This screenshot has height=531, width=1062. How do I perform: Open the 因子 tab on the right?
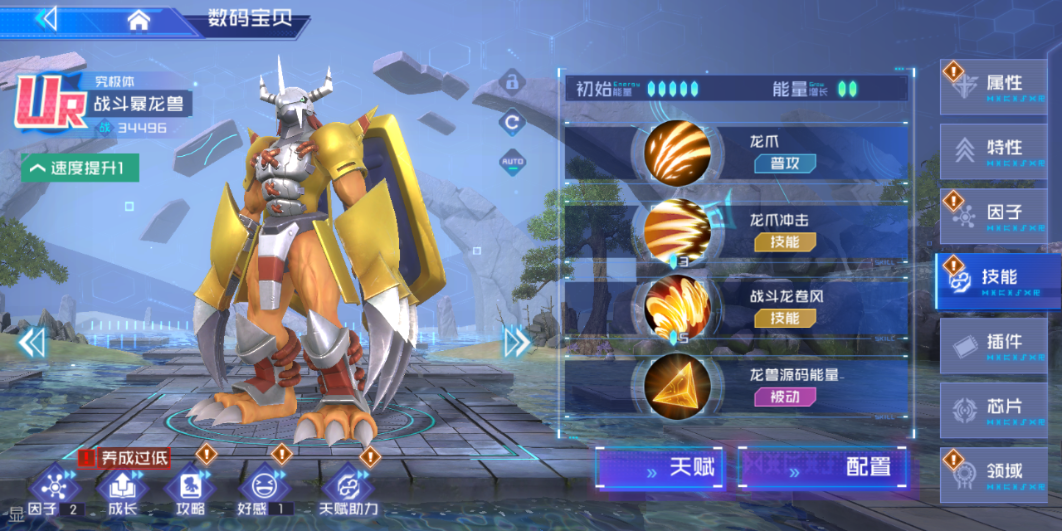pyautogui.click(x=993, y=215)
